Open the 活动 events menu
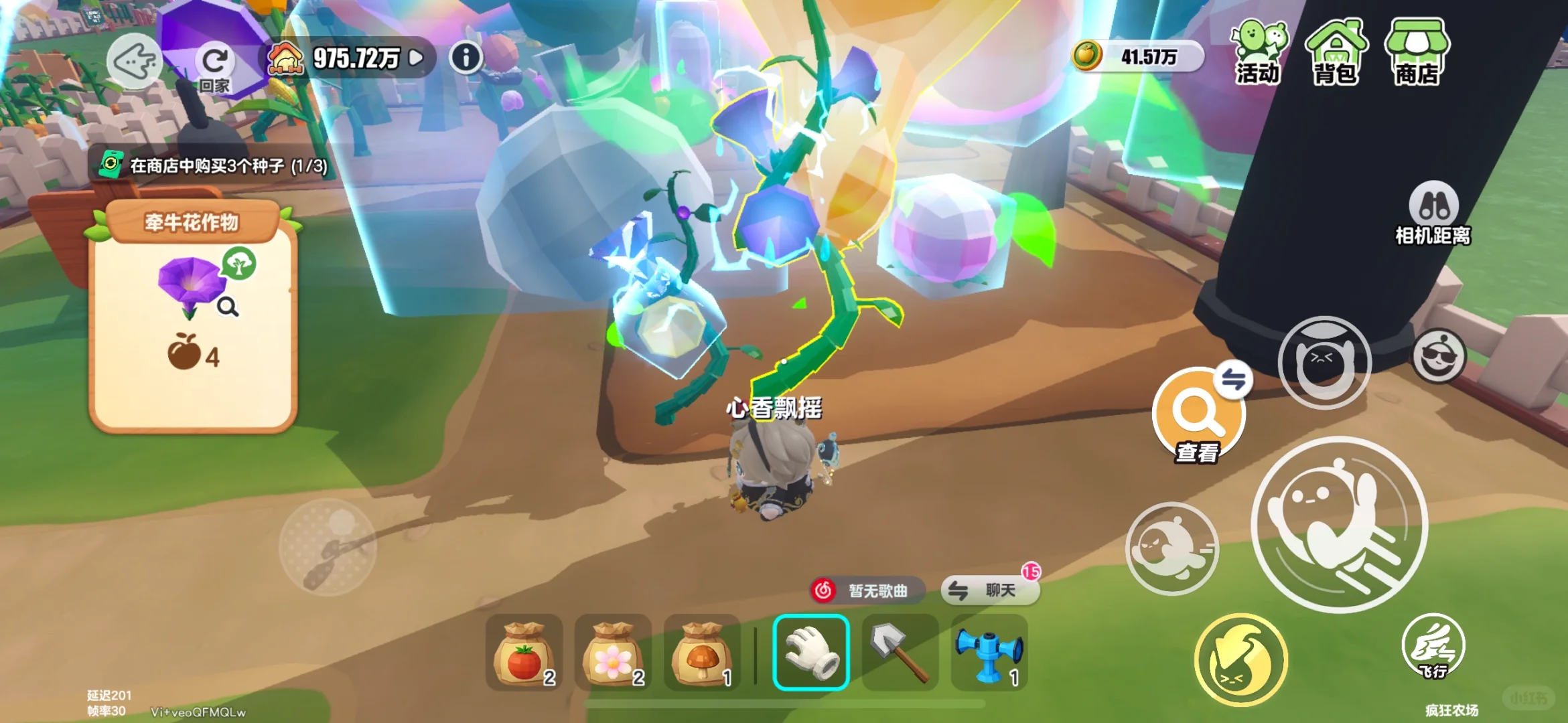Viewport: 1568px width, 723px height. point(1258,52)
